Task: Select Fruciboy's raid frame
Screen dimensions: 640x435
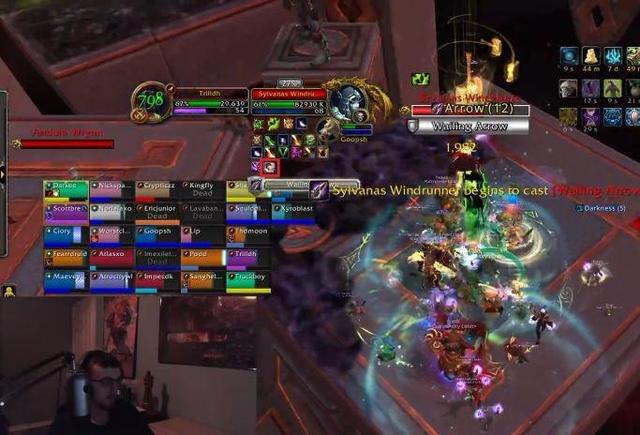Action: pyautogui.click(x=247, y=281)
